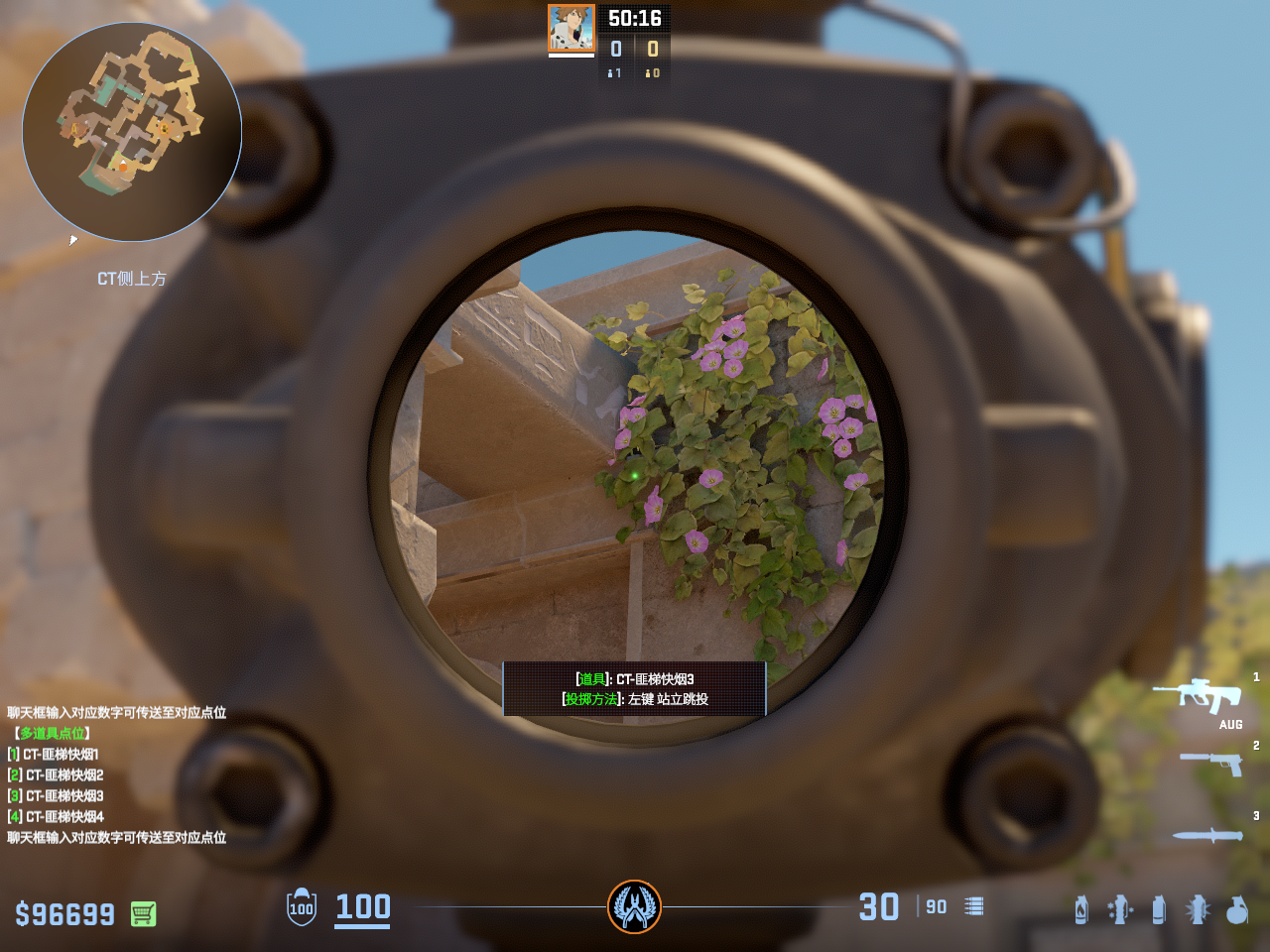Click the armor helmet shield icon
The width and height of the screenshot is (1270, 952).
302,907
